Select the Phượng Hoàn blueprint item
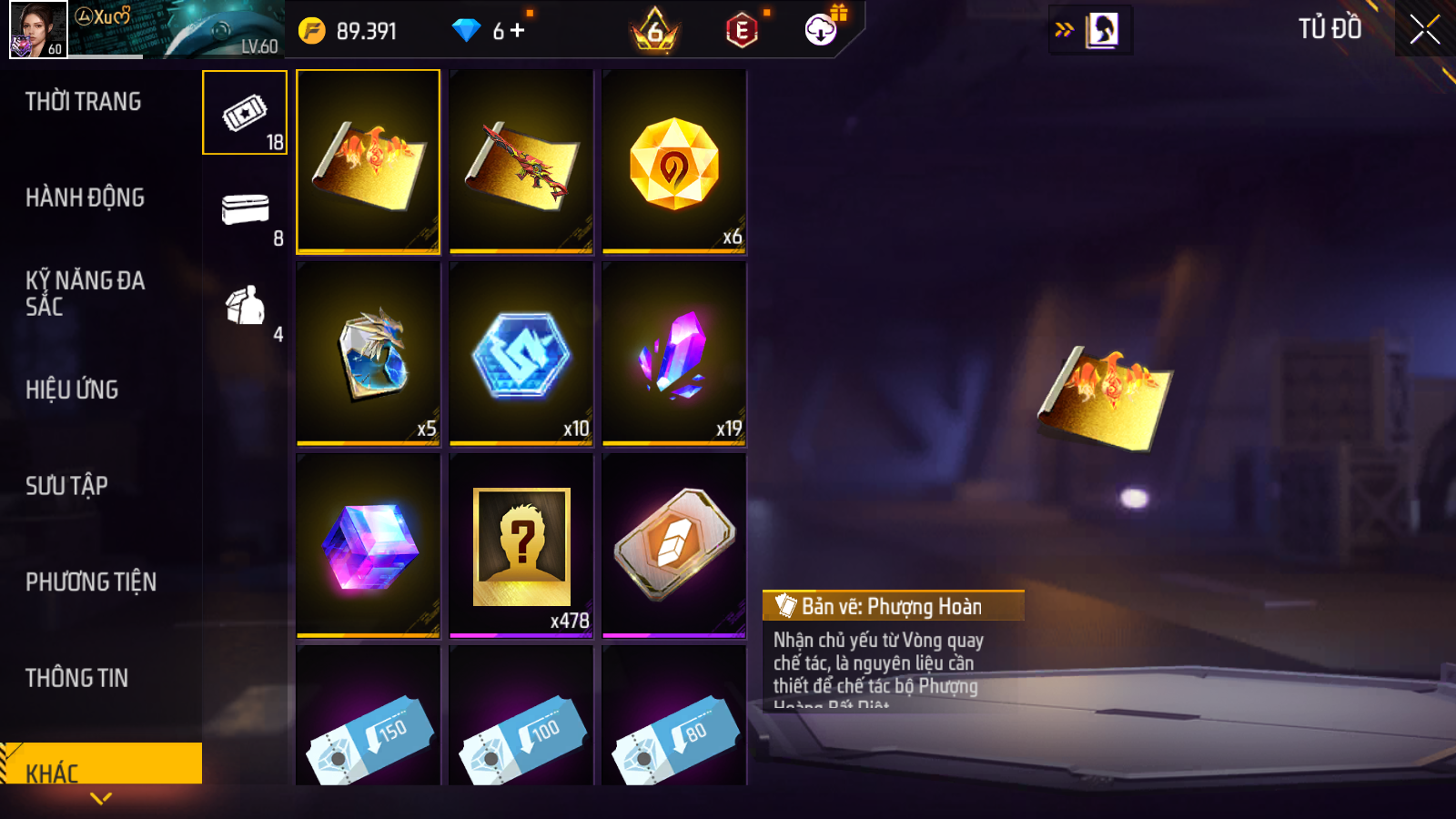This screenshot has width=1456, height=819. pyautogui.click(x=369, y=161)
